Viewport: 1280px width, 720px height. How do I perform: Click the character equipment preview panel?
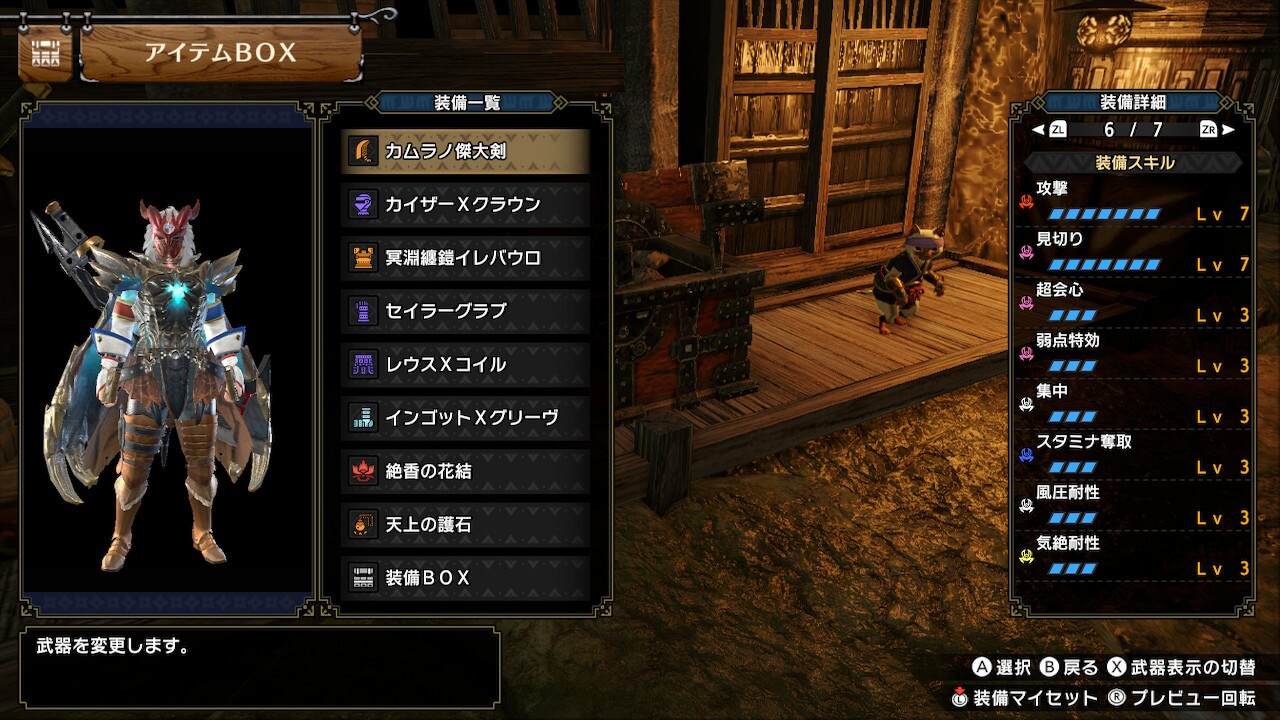[x=167, y=360]
